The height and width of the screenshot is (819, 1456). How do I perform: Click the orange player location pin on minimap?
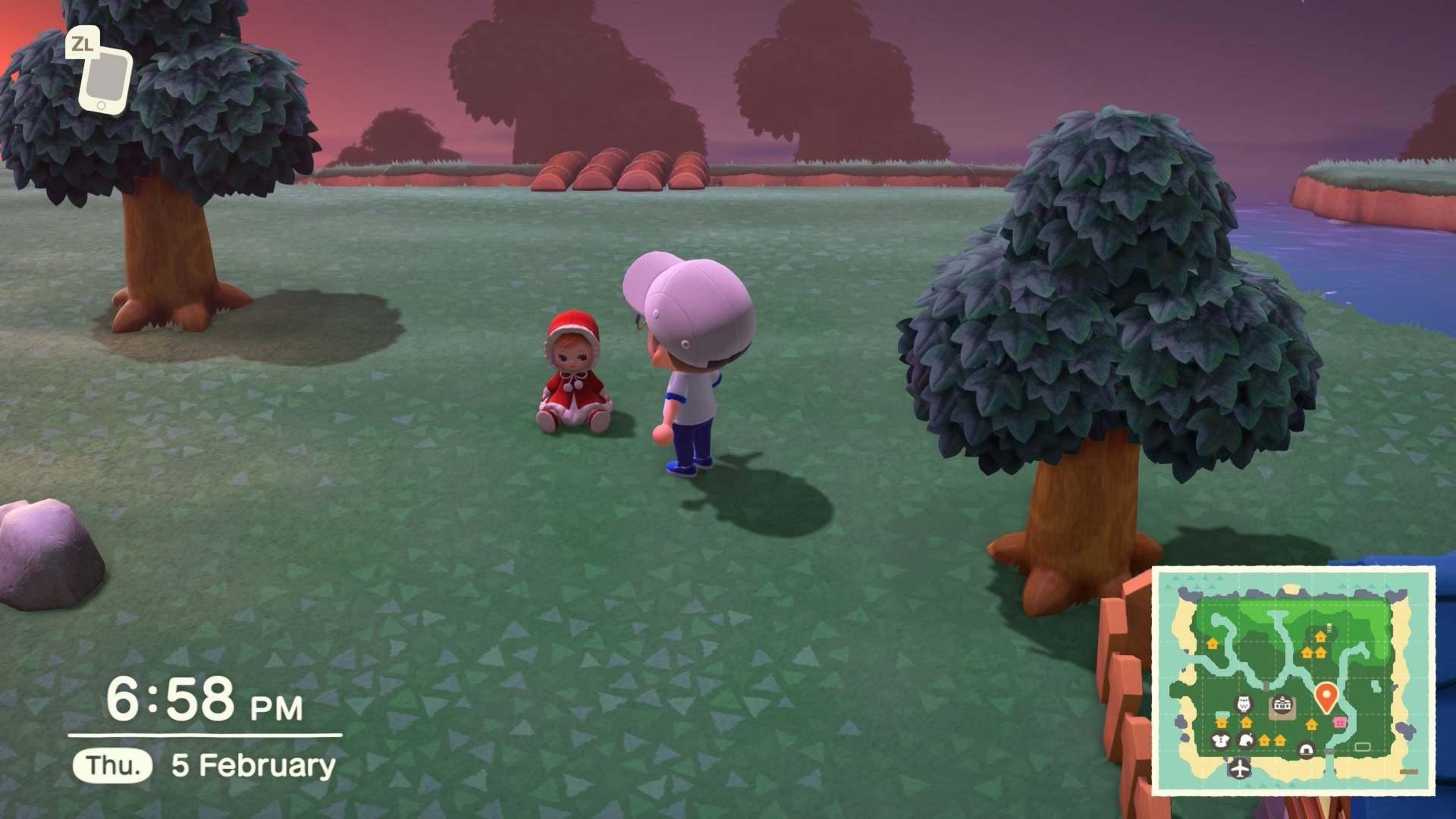coord(1325,695)
